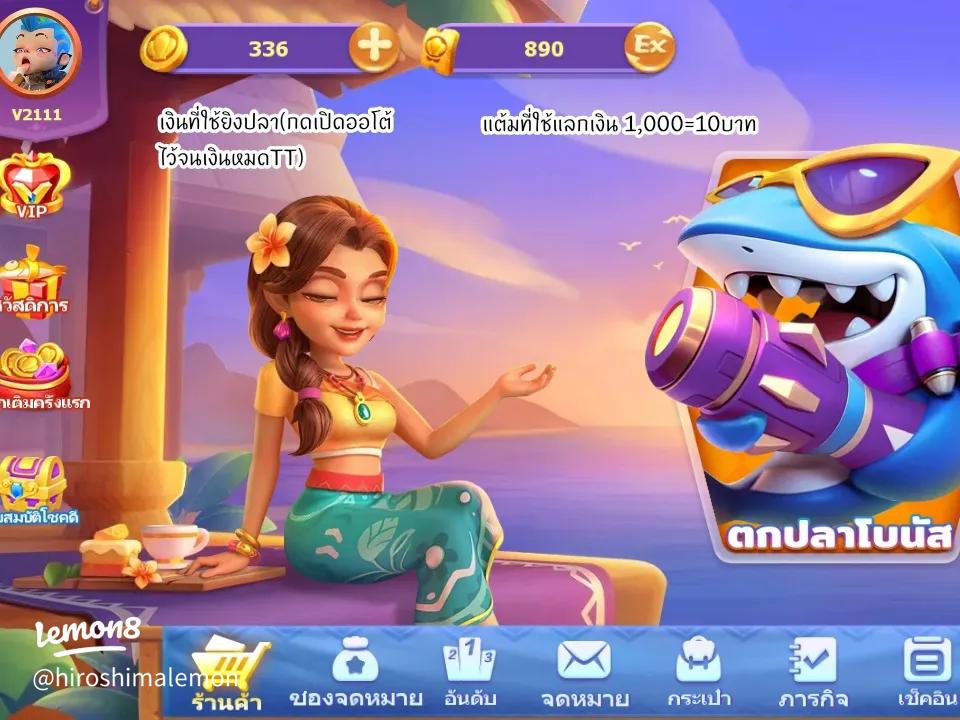
Task: Tap the gold plus button to add coins
Action: pyautogui.click(x=374, y=48)
